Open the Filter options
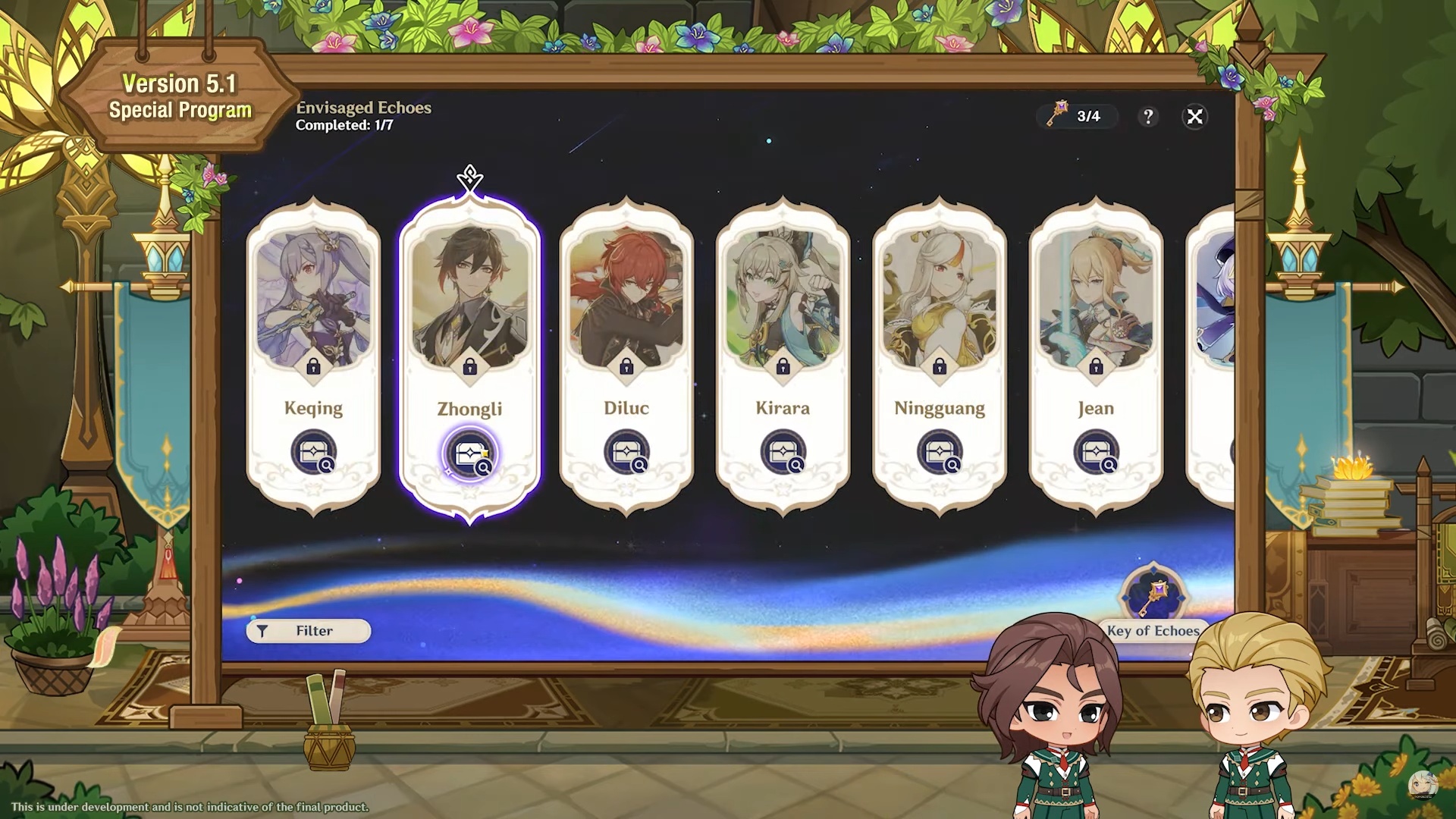 pos(309,631)
